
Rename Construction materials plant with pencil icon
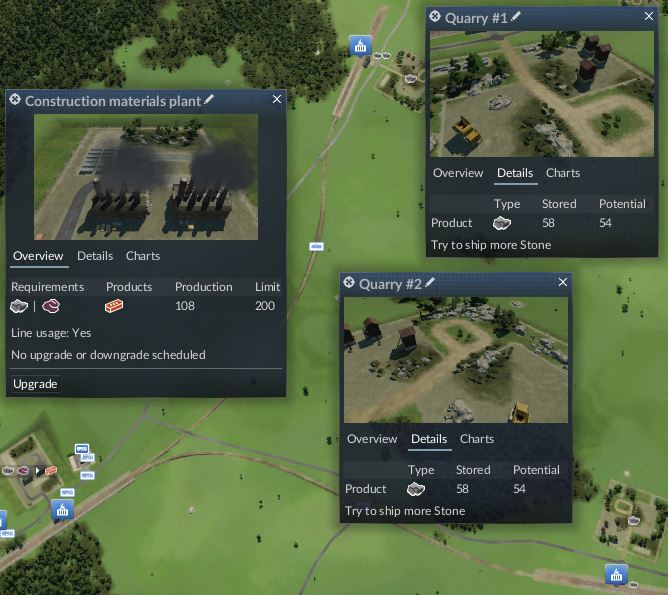tap(209, 100)
